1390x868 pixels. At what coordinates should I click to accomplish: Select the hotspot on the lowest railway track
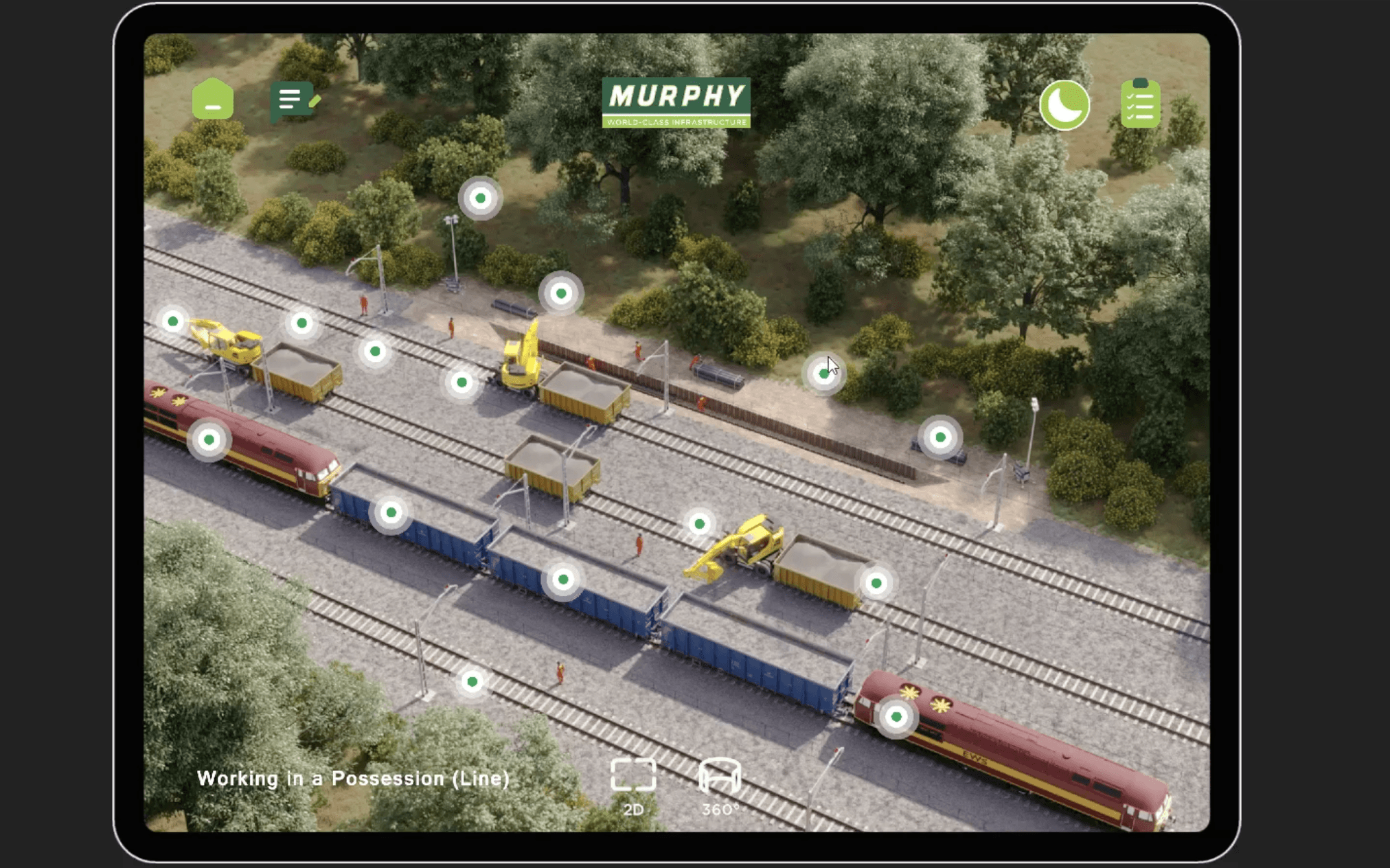click(472, 682)
